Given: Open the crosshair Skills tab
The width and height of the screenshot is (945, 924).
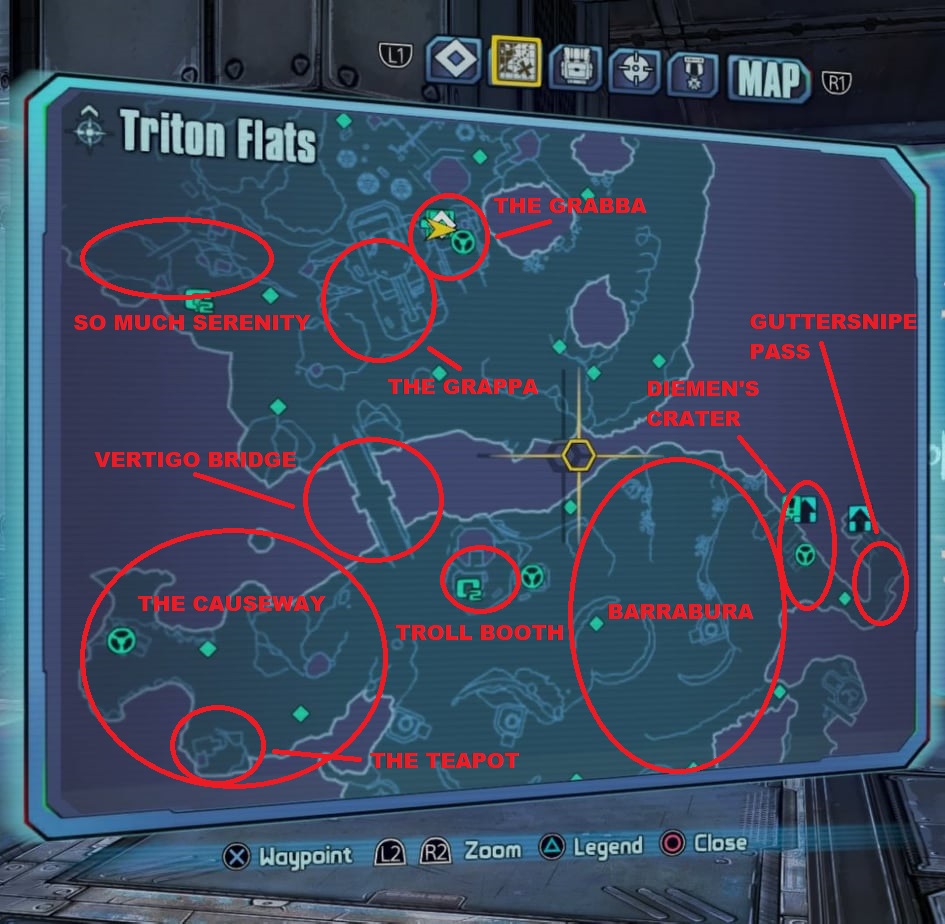Looking at the screenshot, I should coord(634,68).
